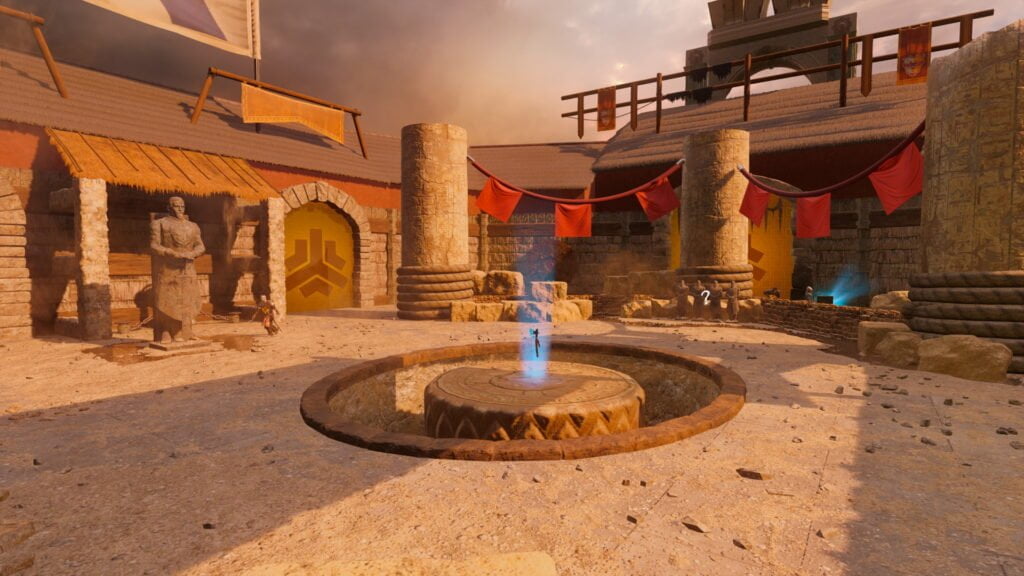This screenshot has height=576, width=1024.
Task: Click the white question mark marker
Action: 705,296
